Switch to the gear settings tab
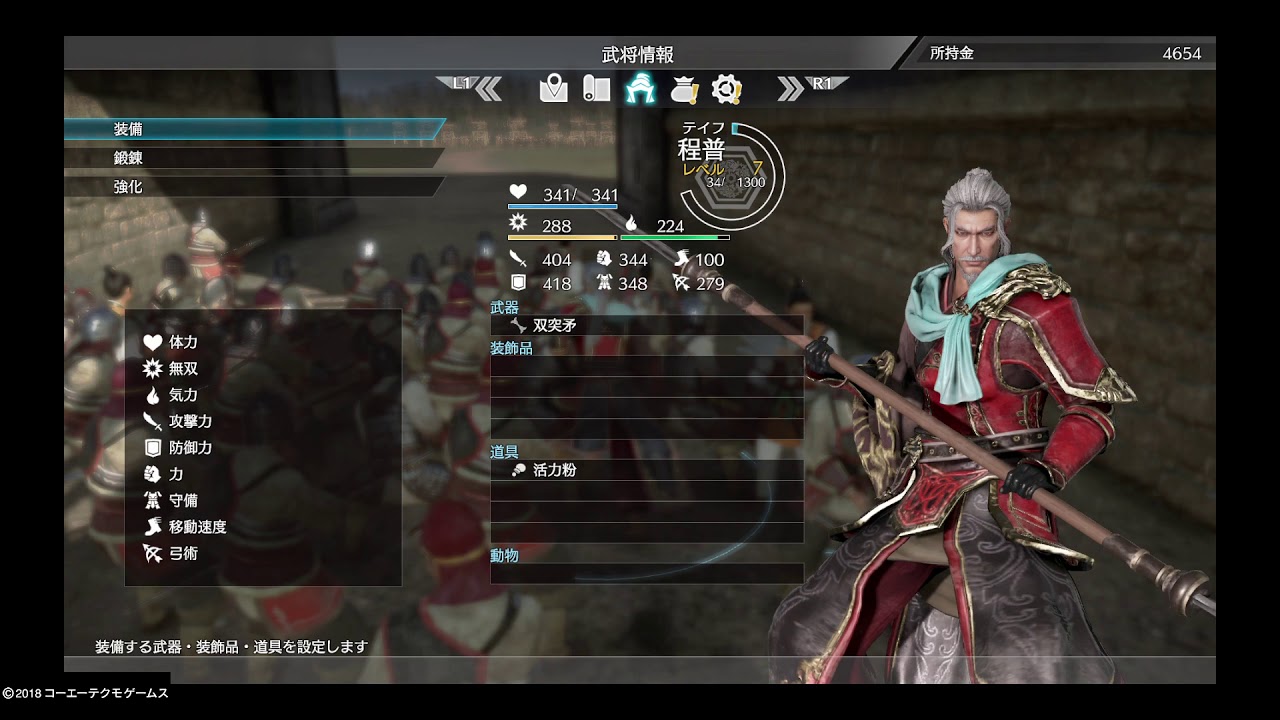This screenshot has width=1280, height=720. coord(726,89)
